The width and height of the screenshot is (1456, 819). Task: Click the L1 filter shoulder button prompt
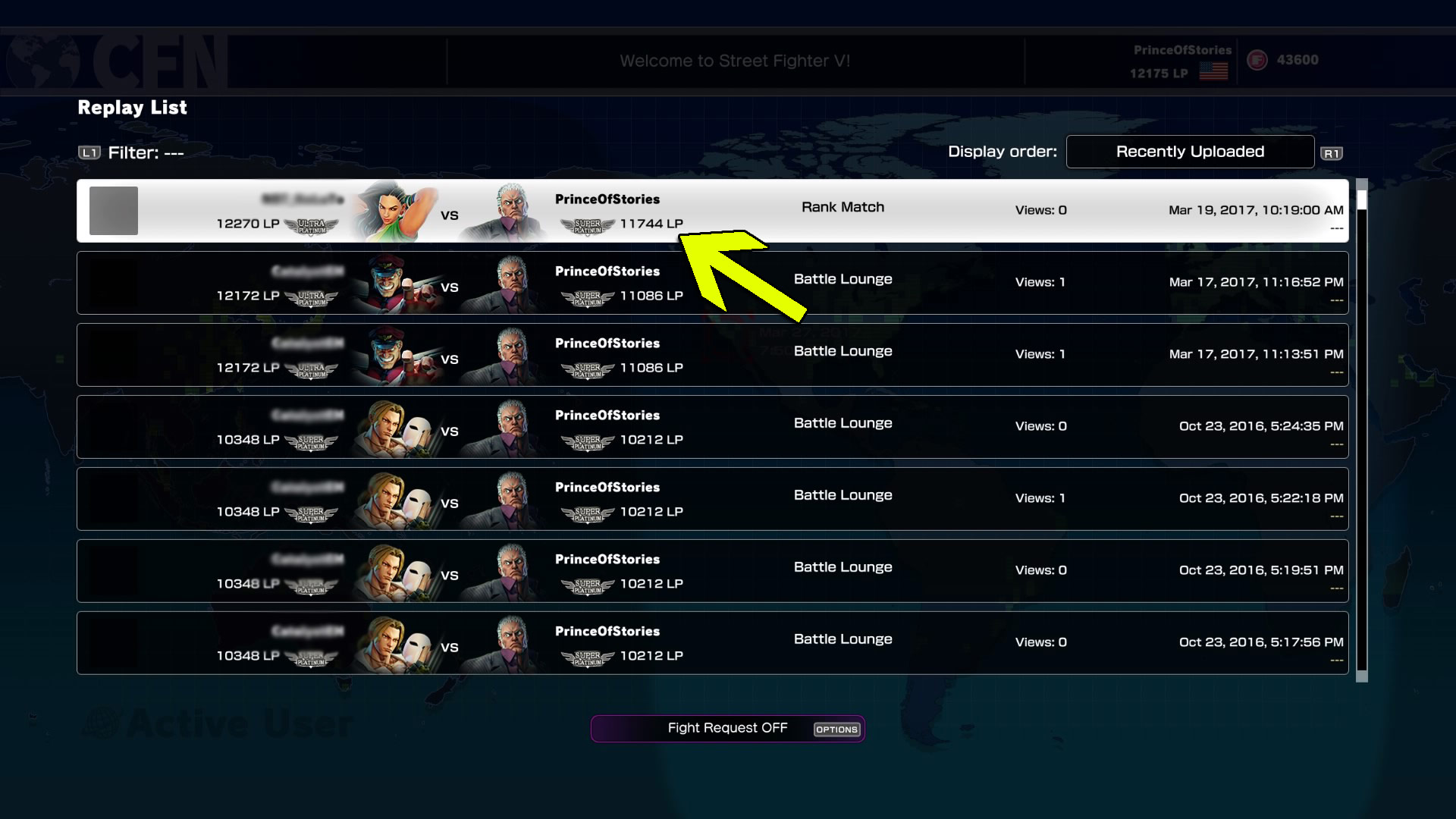click(89, 152)
